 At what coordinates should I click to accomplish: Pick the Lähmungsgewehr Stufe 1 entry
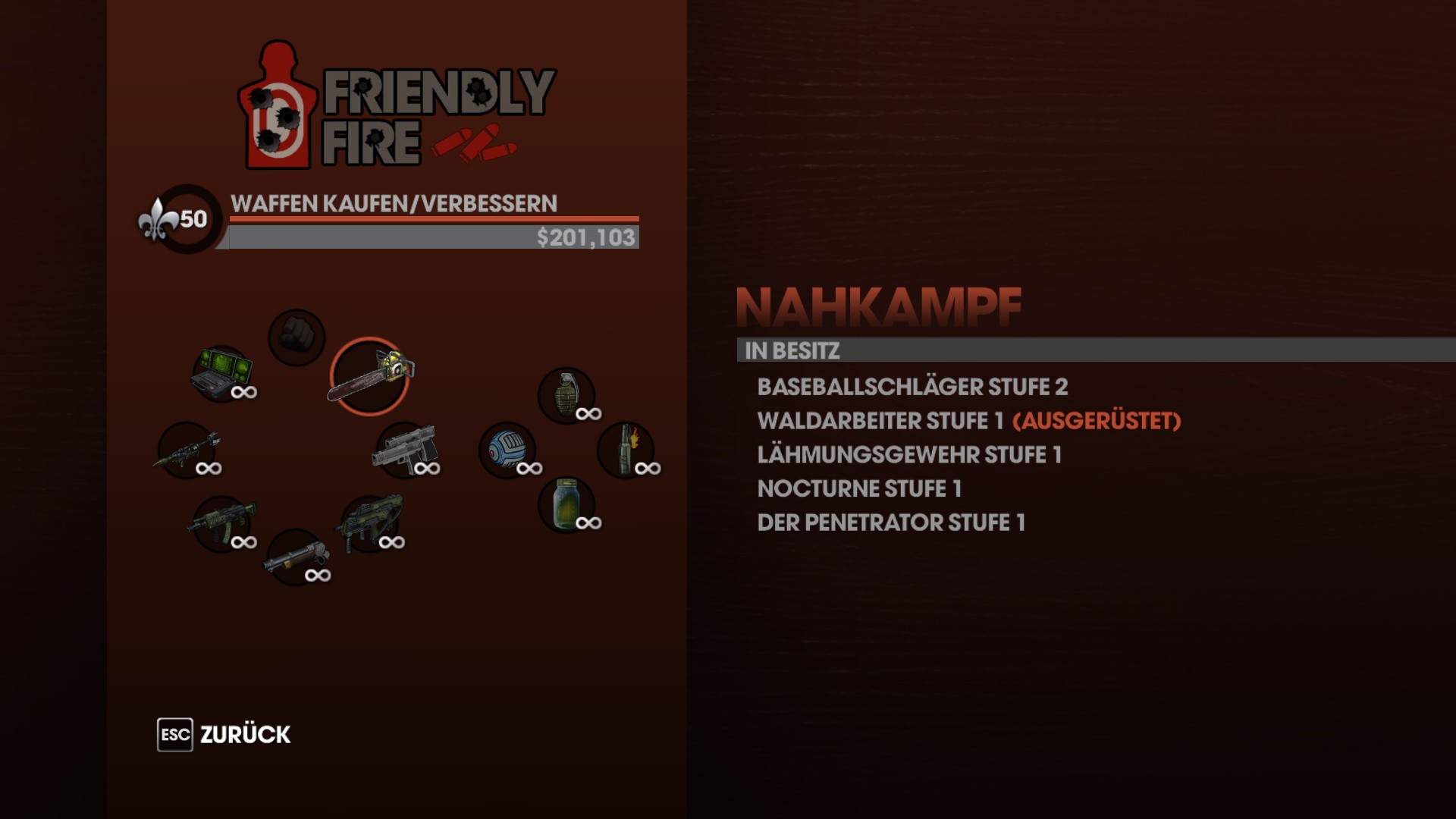(x=908, y=455)
